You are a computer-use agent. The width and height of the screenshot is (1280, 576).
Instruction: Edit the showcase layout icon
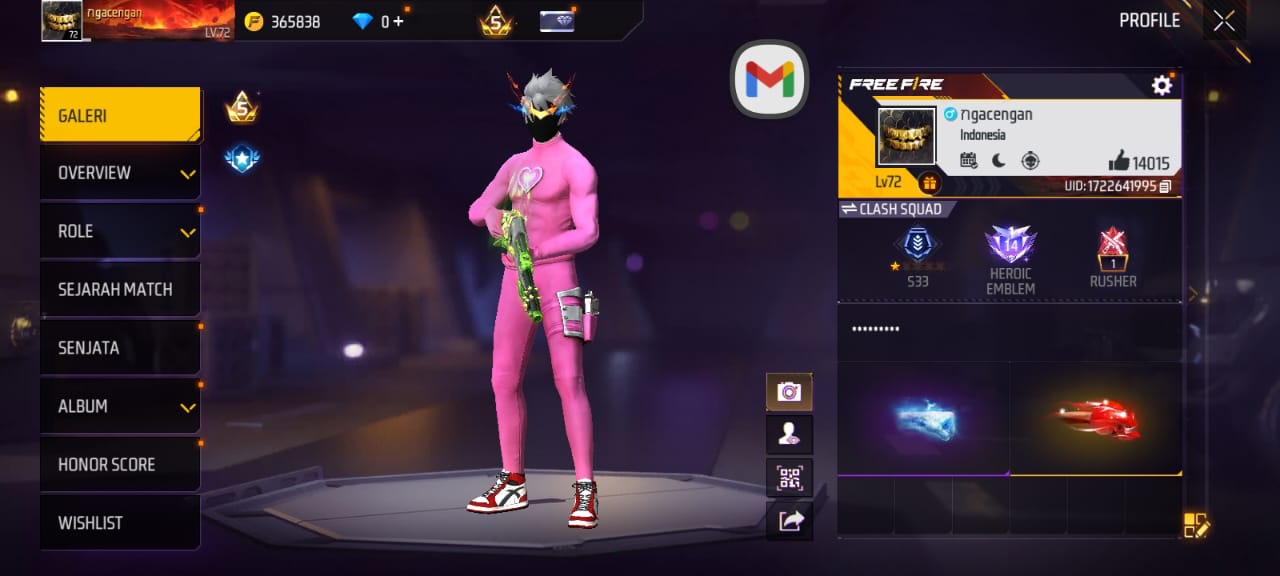pos(1196,525)
